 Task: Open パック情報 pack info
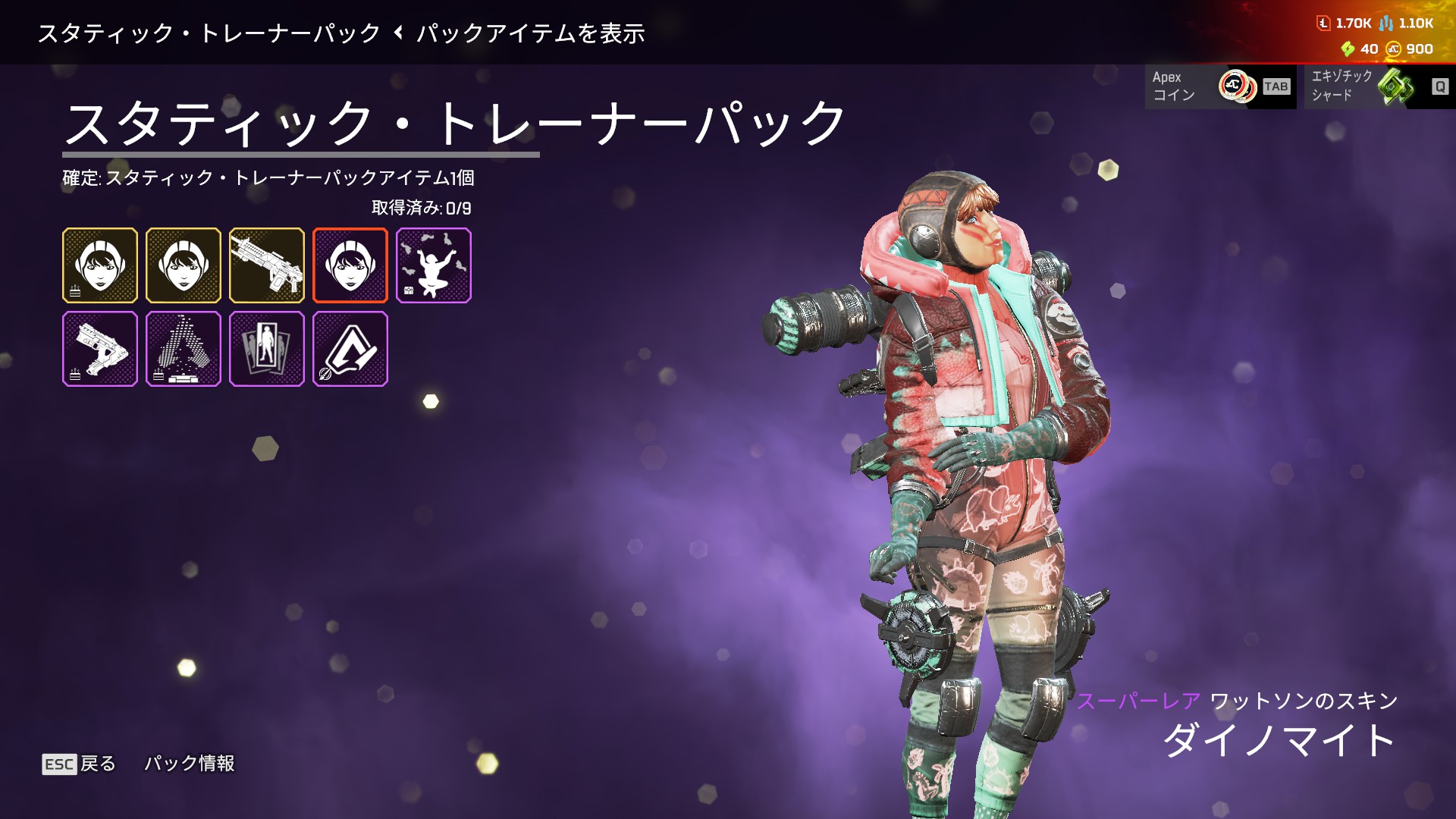pos(190,764)
